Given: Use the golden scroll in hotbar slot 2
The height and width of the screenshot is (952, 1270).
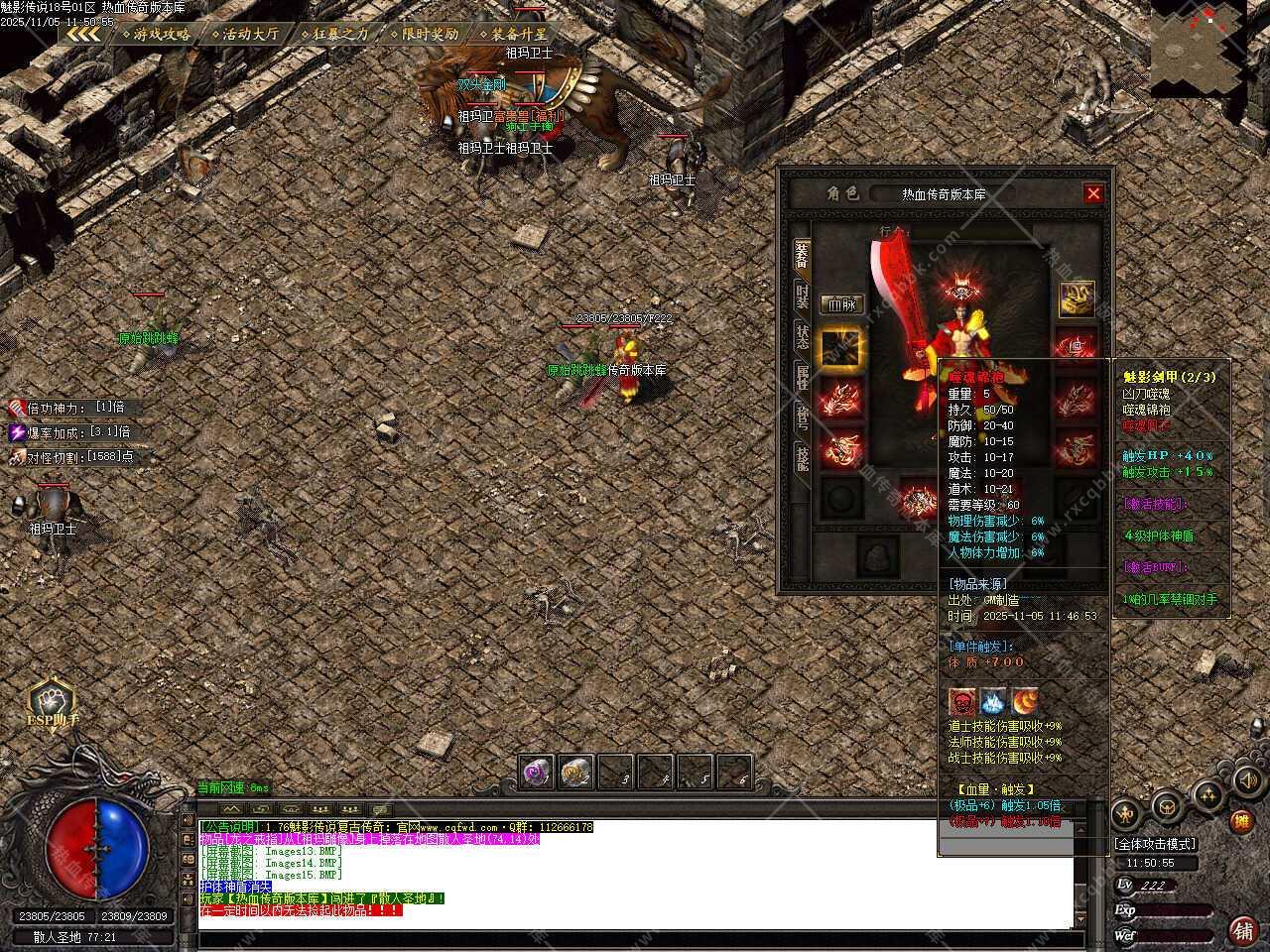Looking at the screenshot, I should pos(576,772).
